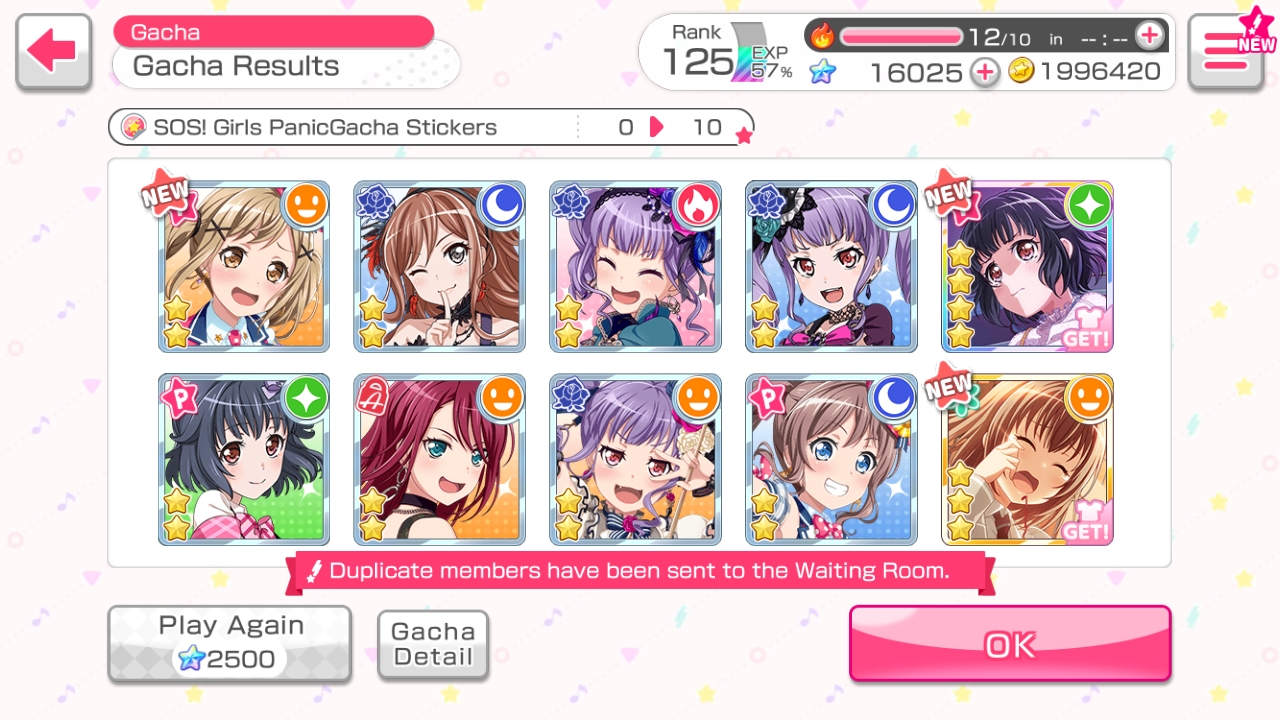Refill live boosts with the plus button
The image size is (1280, 720).
1150,37
